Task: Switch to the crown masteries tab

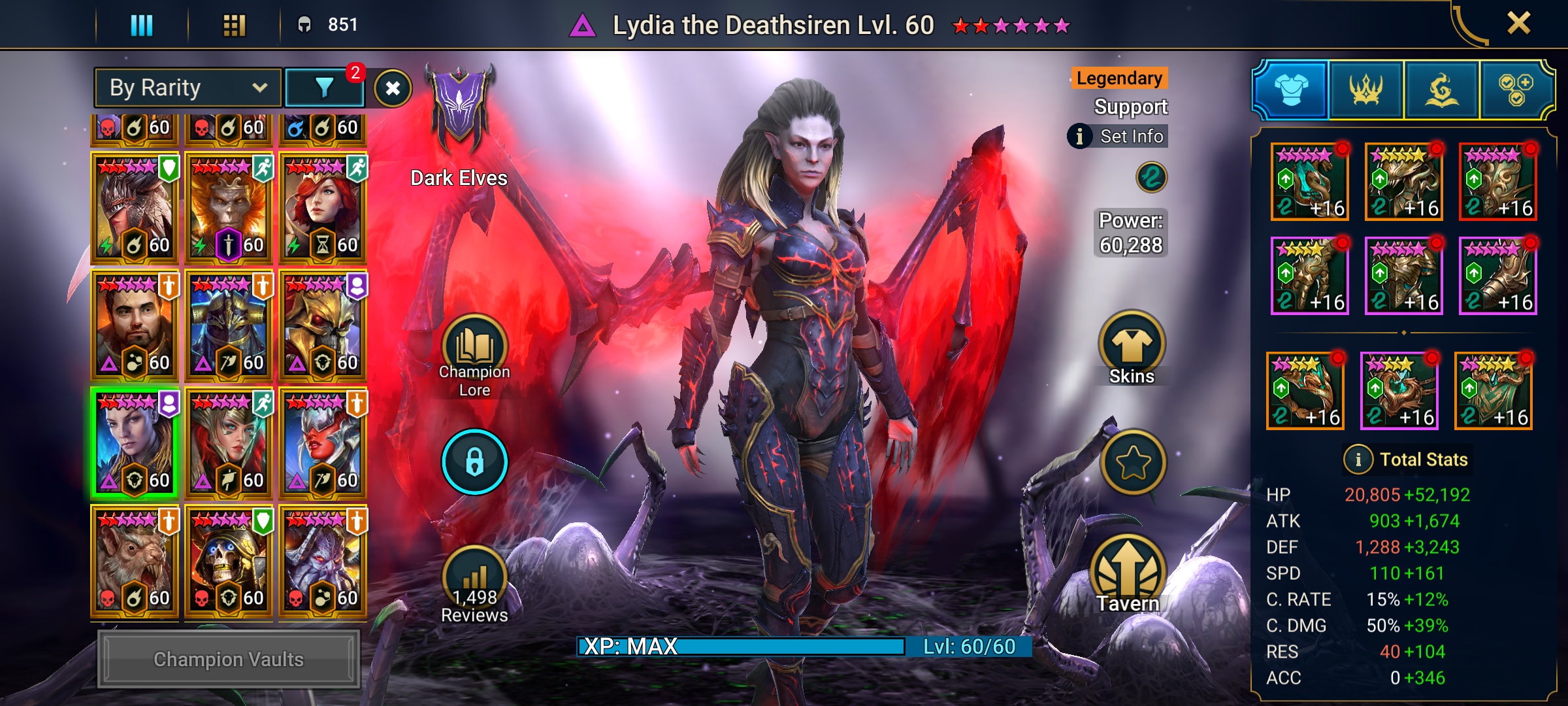Action: click(1366, 90)
